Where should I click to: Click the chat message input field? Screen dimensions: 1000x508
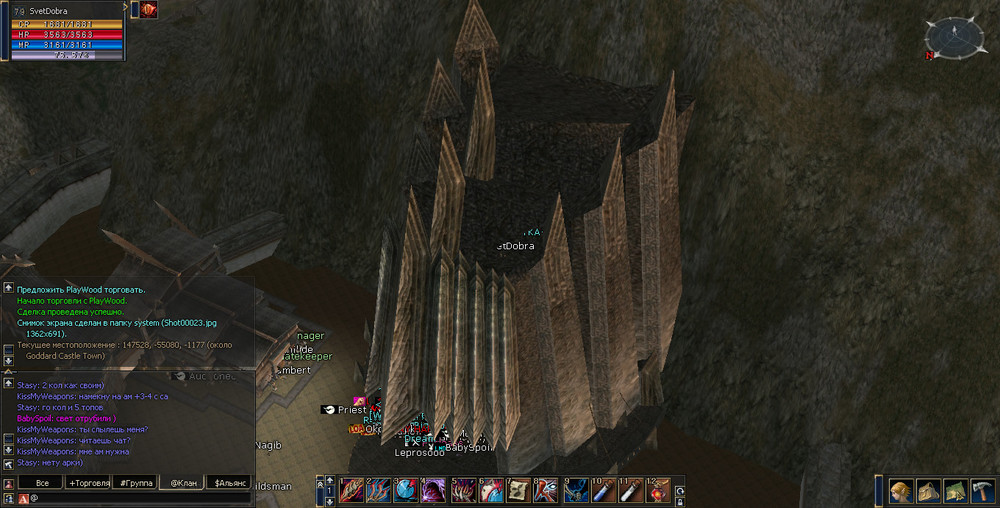[140, 498]
